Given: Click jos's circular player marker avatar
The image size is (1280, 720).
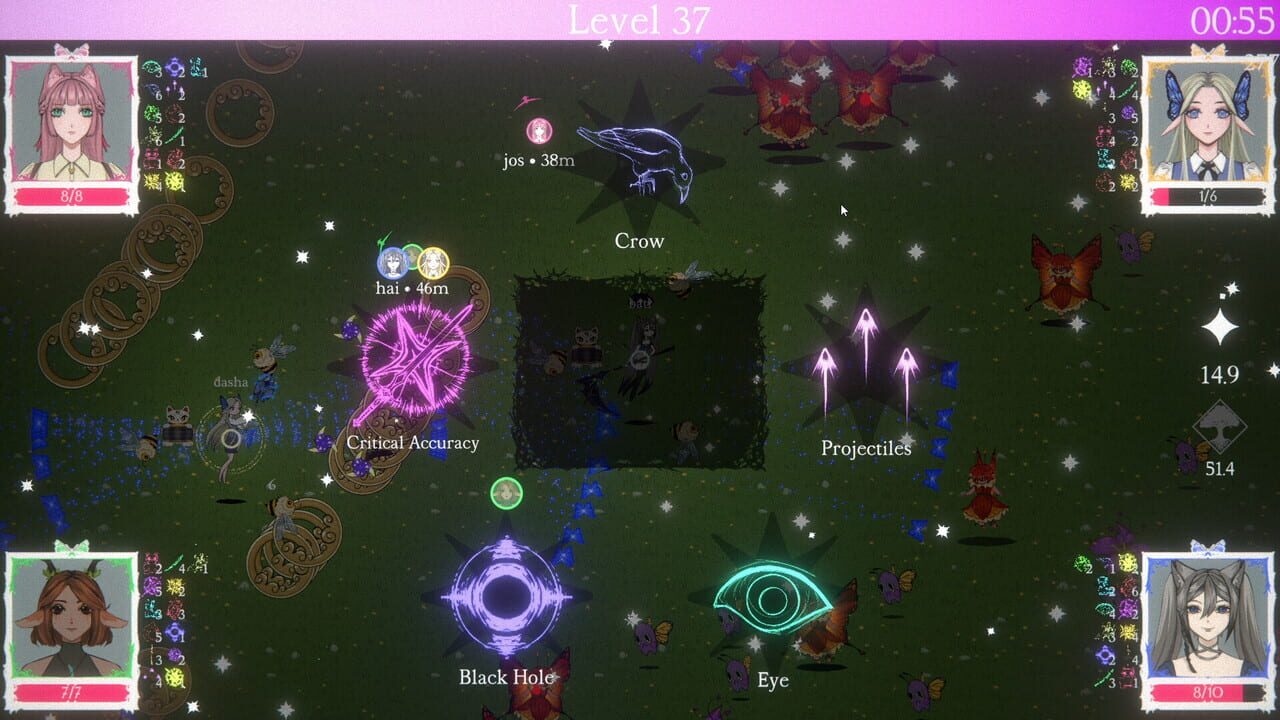Looking at the screenshot, I should [540, 130].
